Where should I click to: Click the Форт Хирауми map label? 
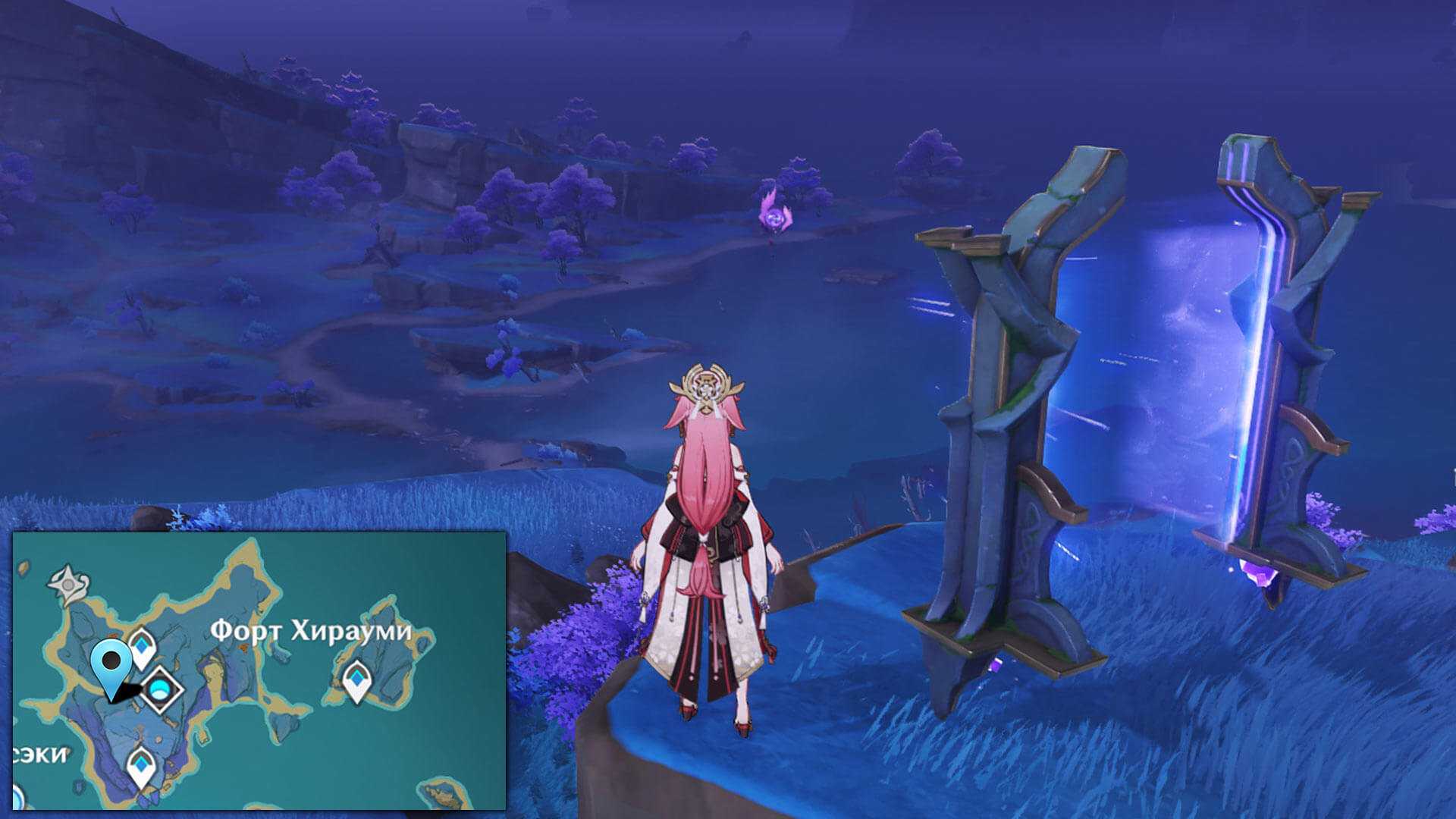pyautogui.click(x=310, y=631)
